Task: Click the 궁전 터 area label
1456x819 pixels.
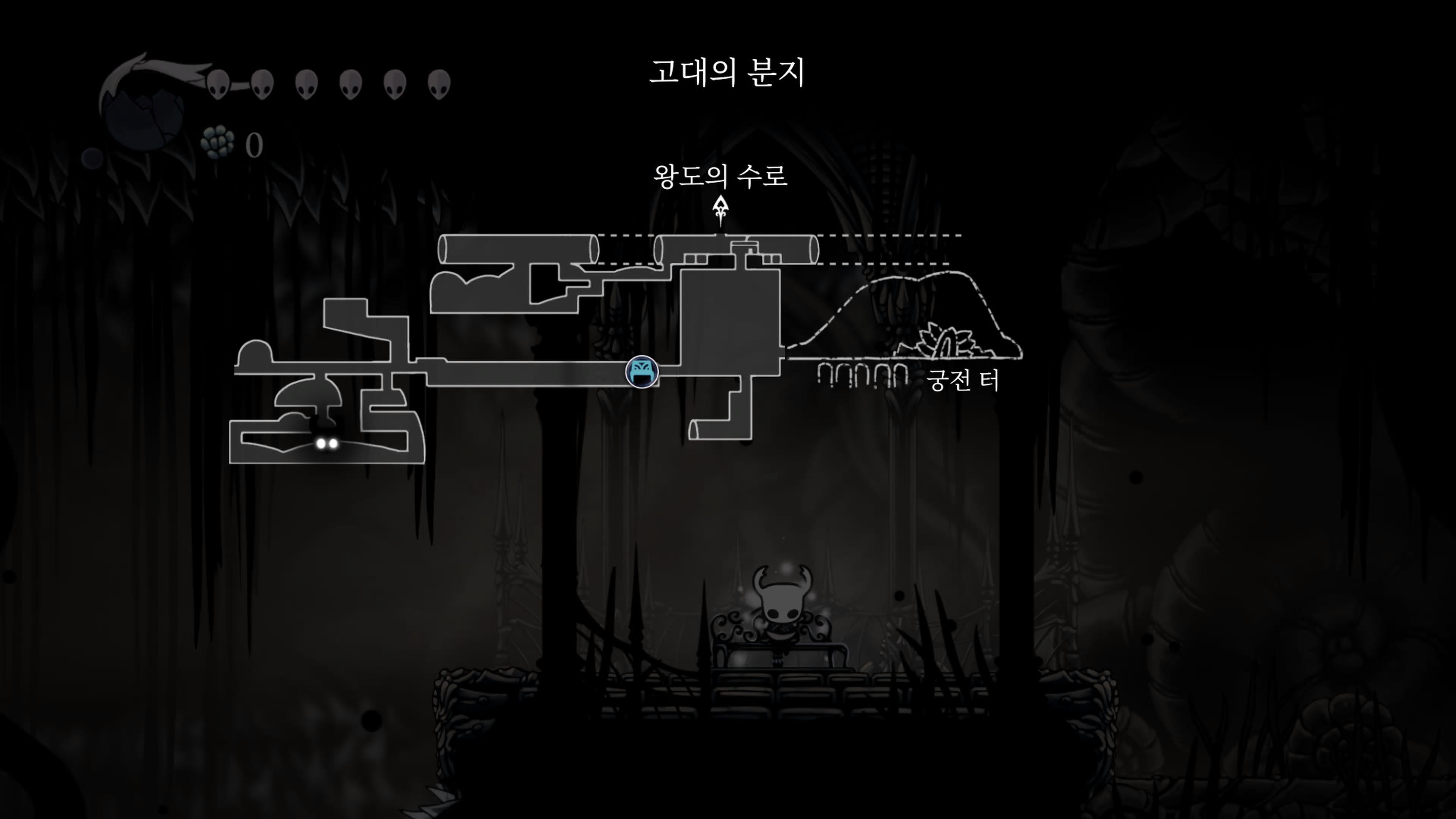Action: pos(963,380)
